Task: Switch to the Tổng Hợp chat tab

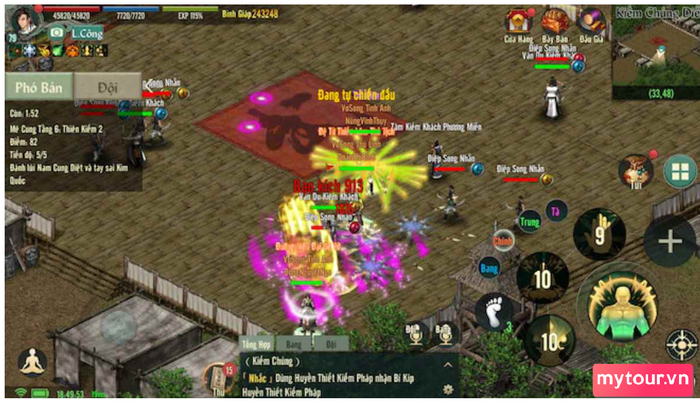Action: pyautogui.click(x=258, y=343)
